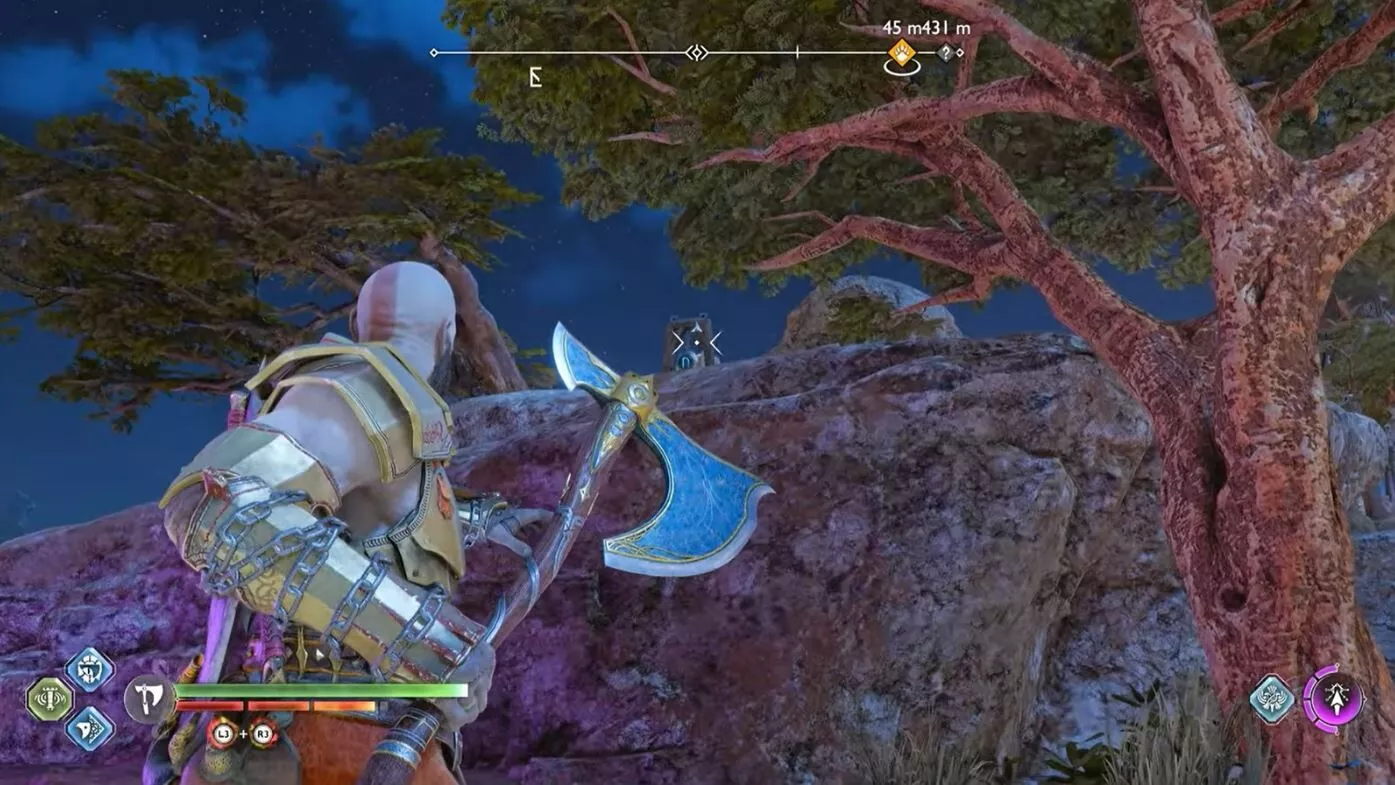Click the blue arrowhead rune below the relic icon
The height and width of the screenshot is (785, 1395).
(88, 730)
